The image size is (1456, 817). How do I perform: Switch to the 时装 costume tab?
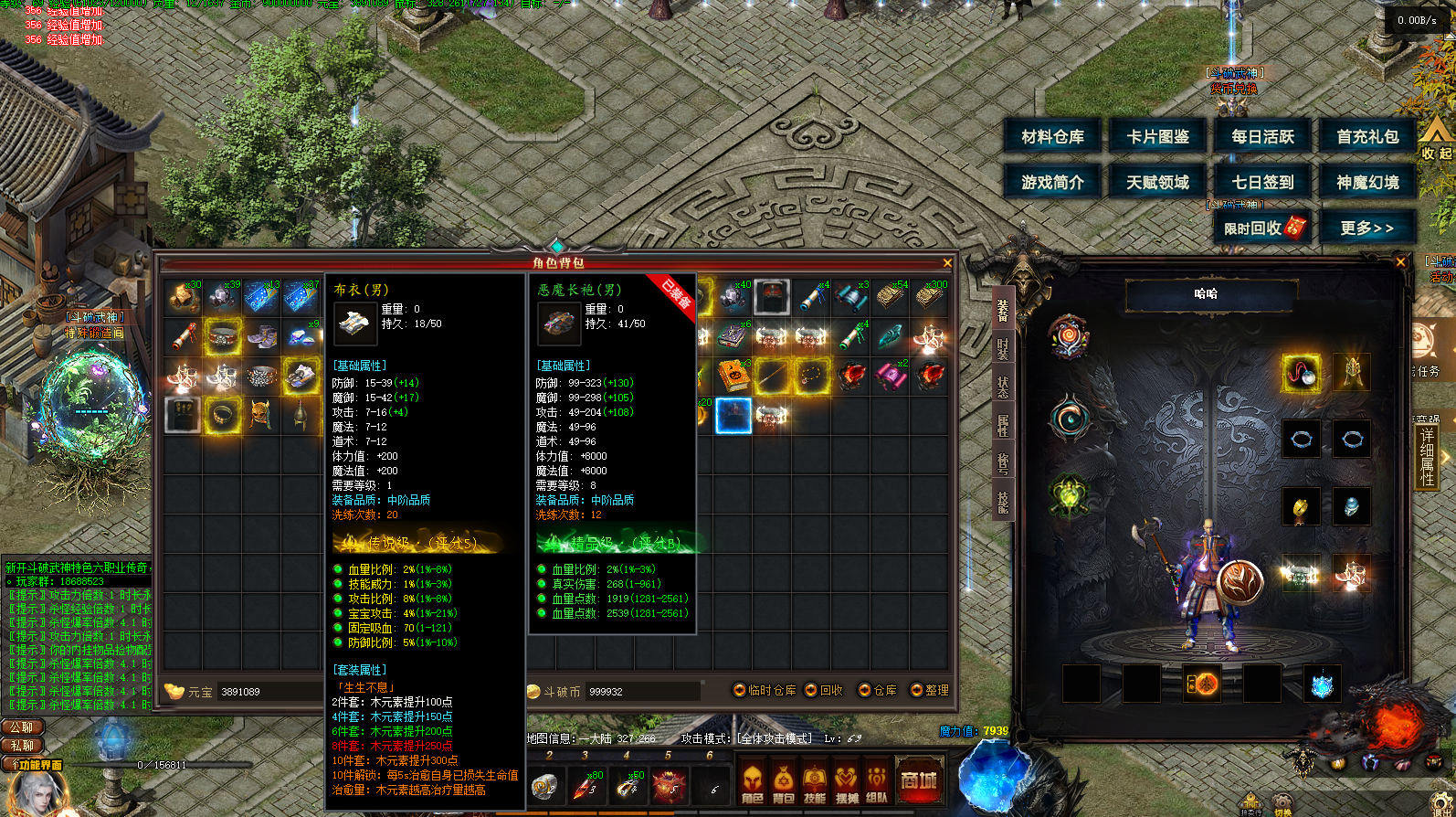pos(1002,350)
